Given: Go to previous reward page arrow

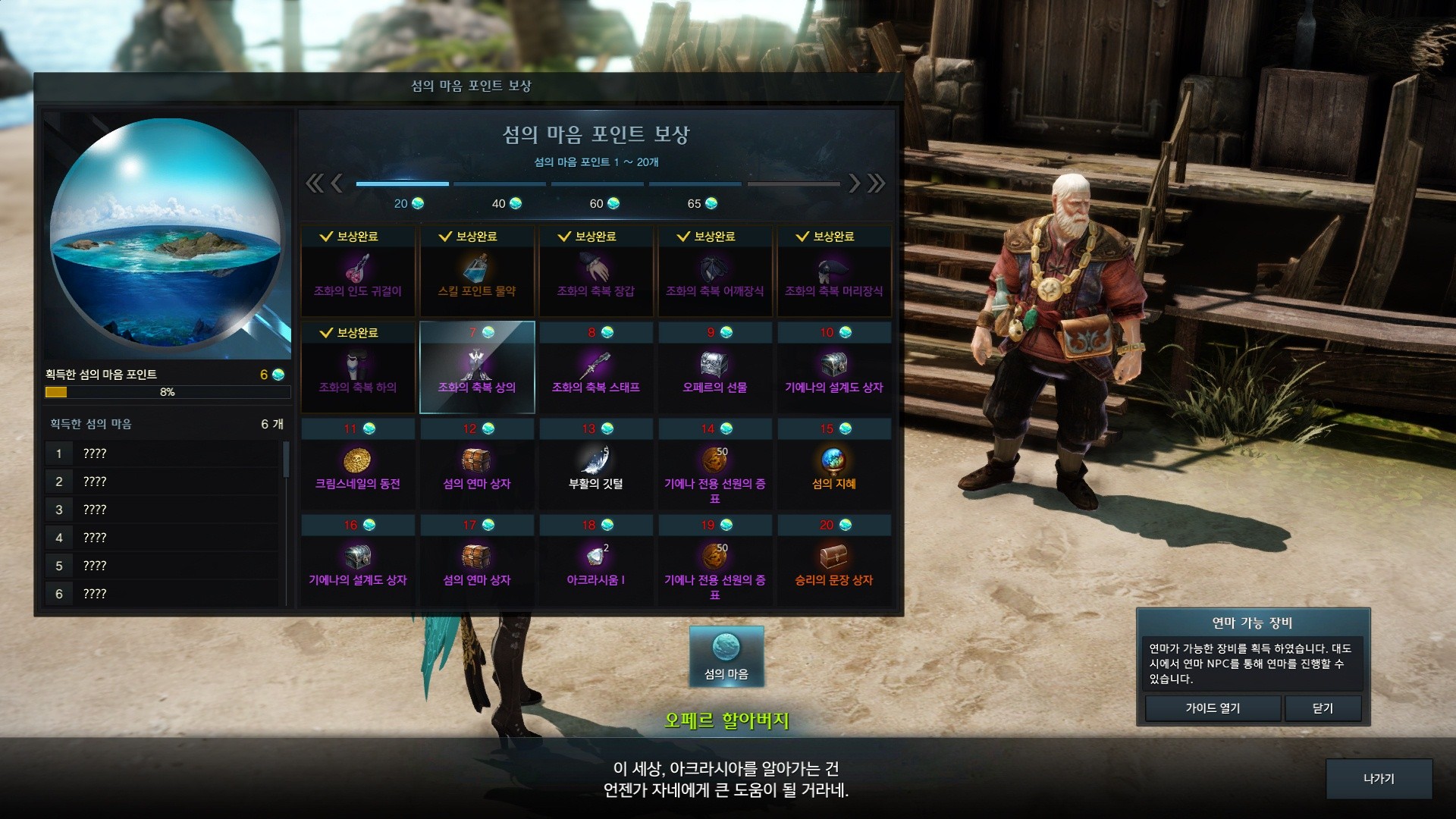Looking at the screenshot, I should point(337,183).
